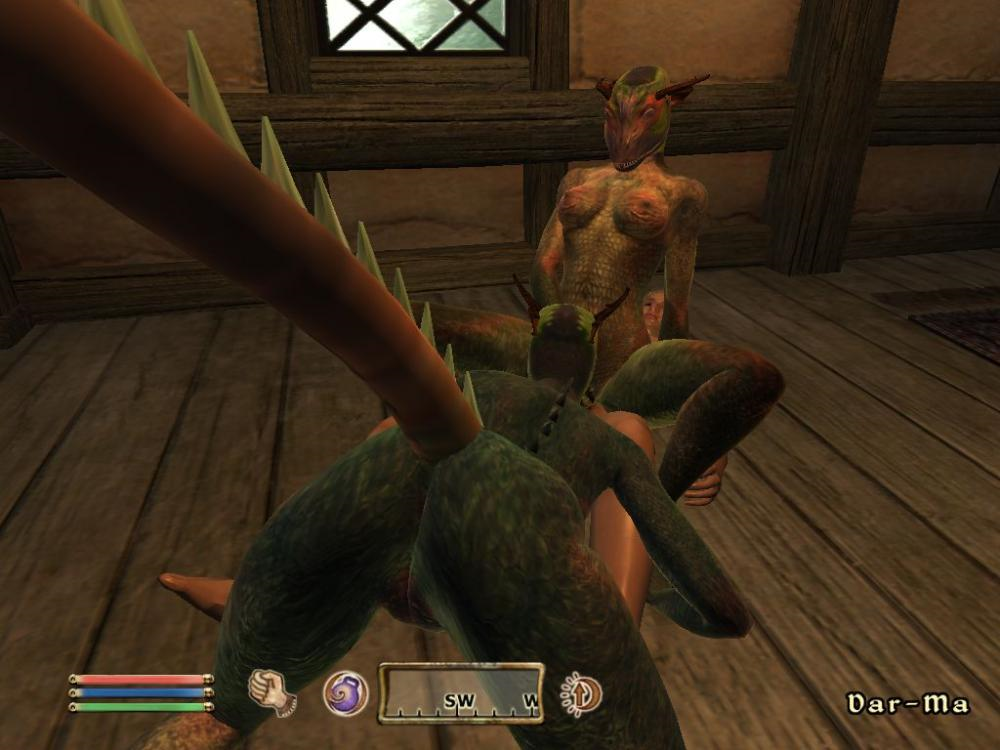Click the hand-to-hand fist weapon icon

(271, 692)
